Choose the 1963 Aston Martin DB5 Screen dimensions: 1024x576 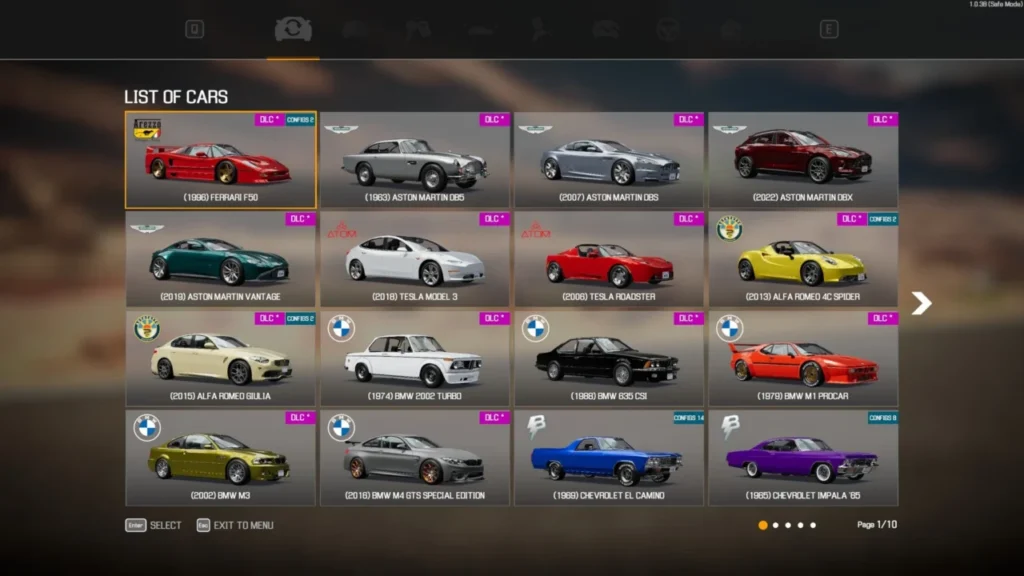(x=415, y=160)
